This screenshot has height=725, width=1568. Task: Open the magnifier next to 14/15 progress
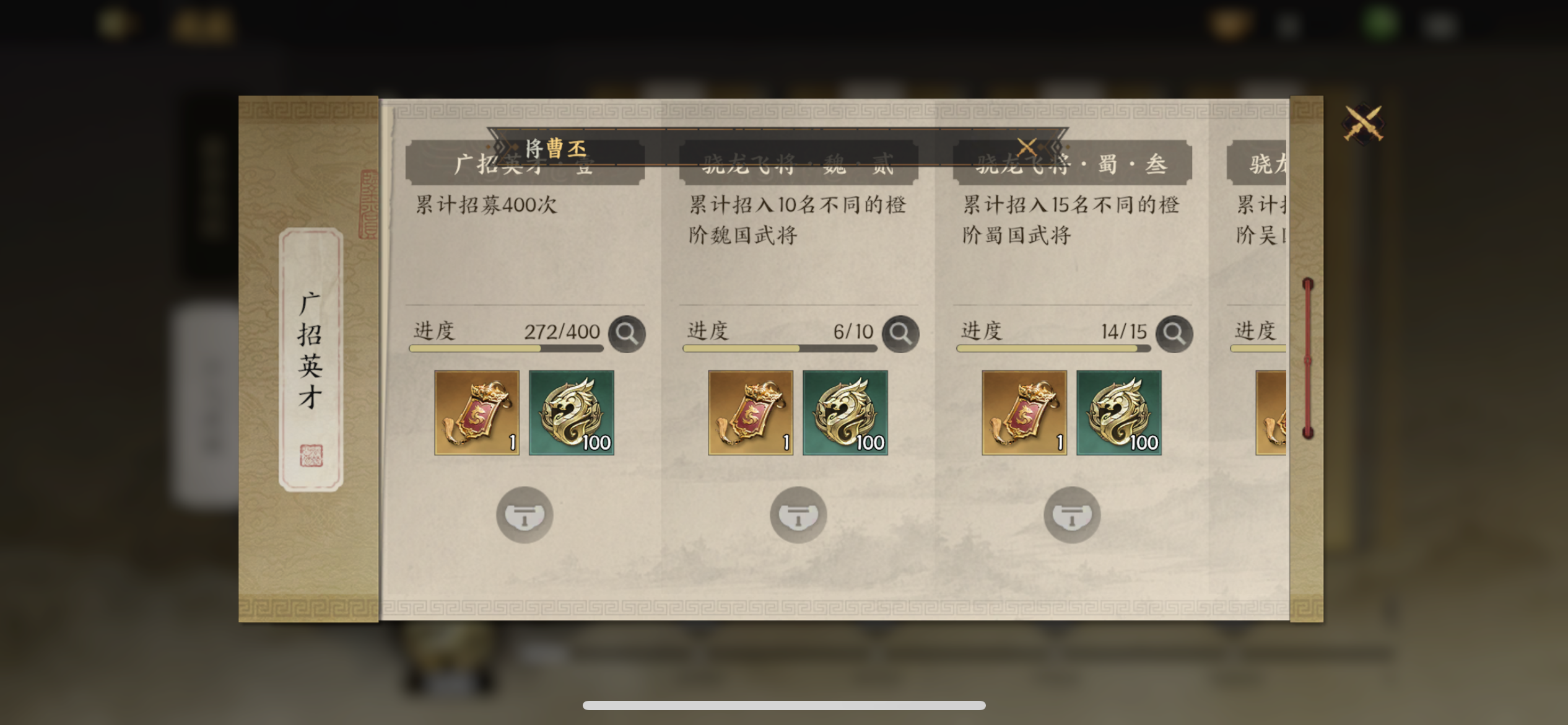tap(1174, 333)
